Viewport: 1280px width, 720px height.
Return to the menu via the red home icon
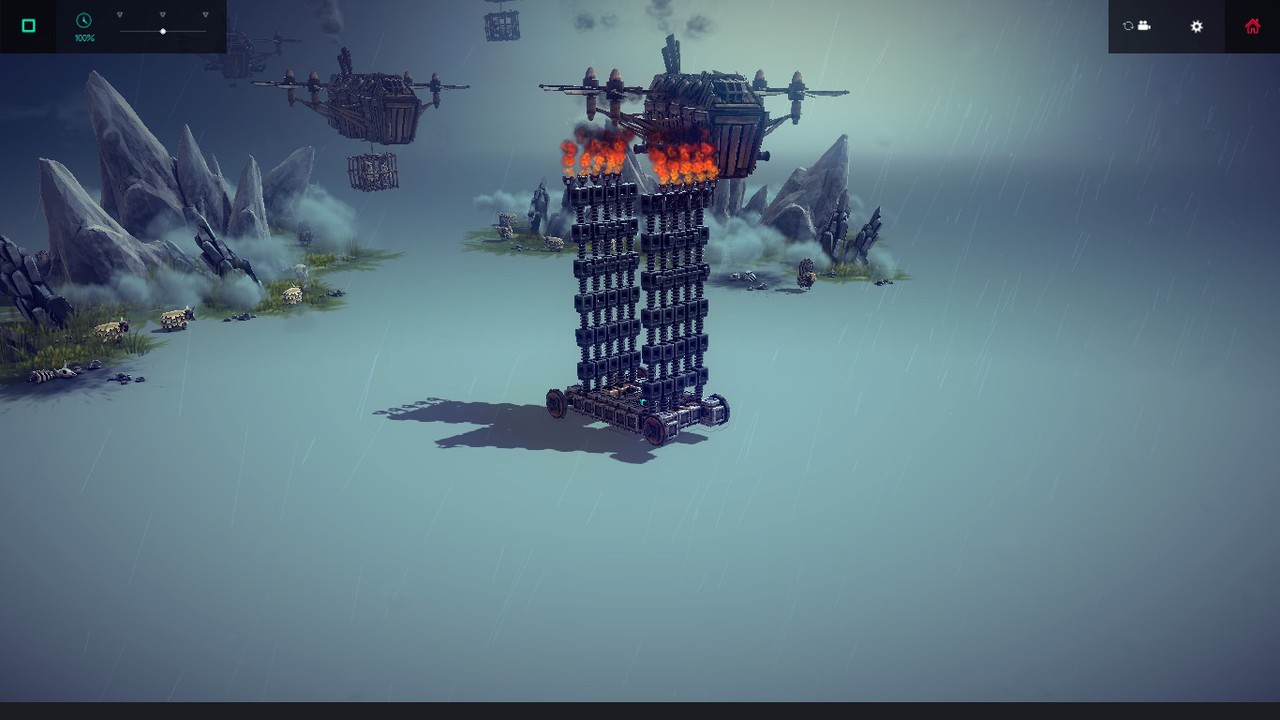coord(1252,27)
